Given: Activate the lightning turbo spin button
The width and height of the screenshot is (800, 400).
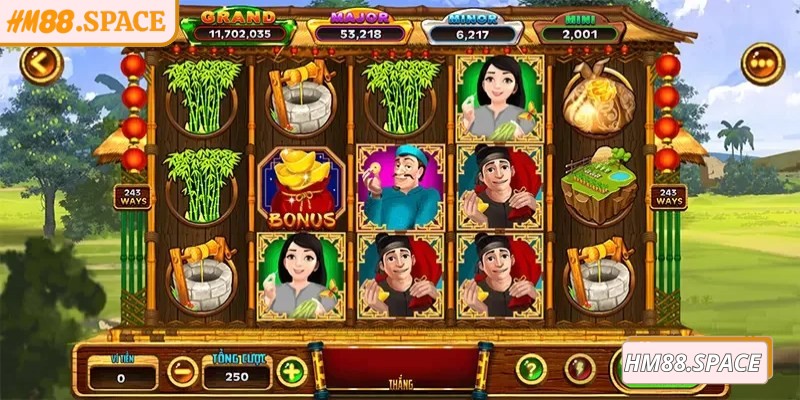Looking at the screenshot, I should [x=580, y=369].
